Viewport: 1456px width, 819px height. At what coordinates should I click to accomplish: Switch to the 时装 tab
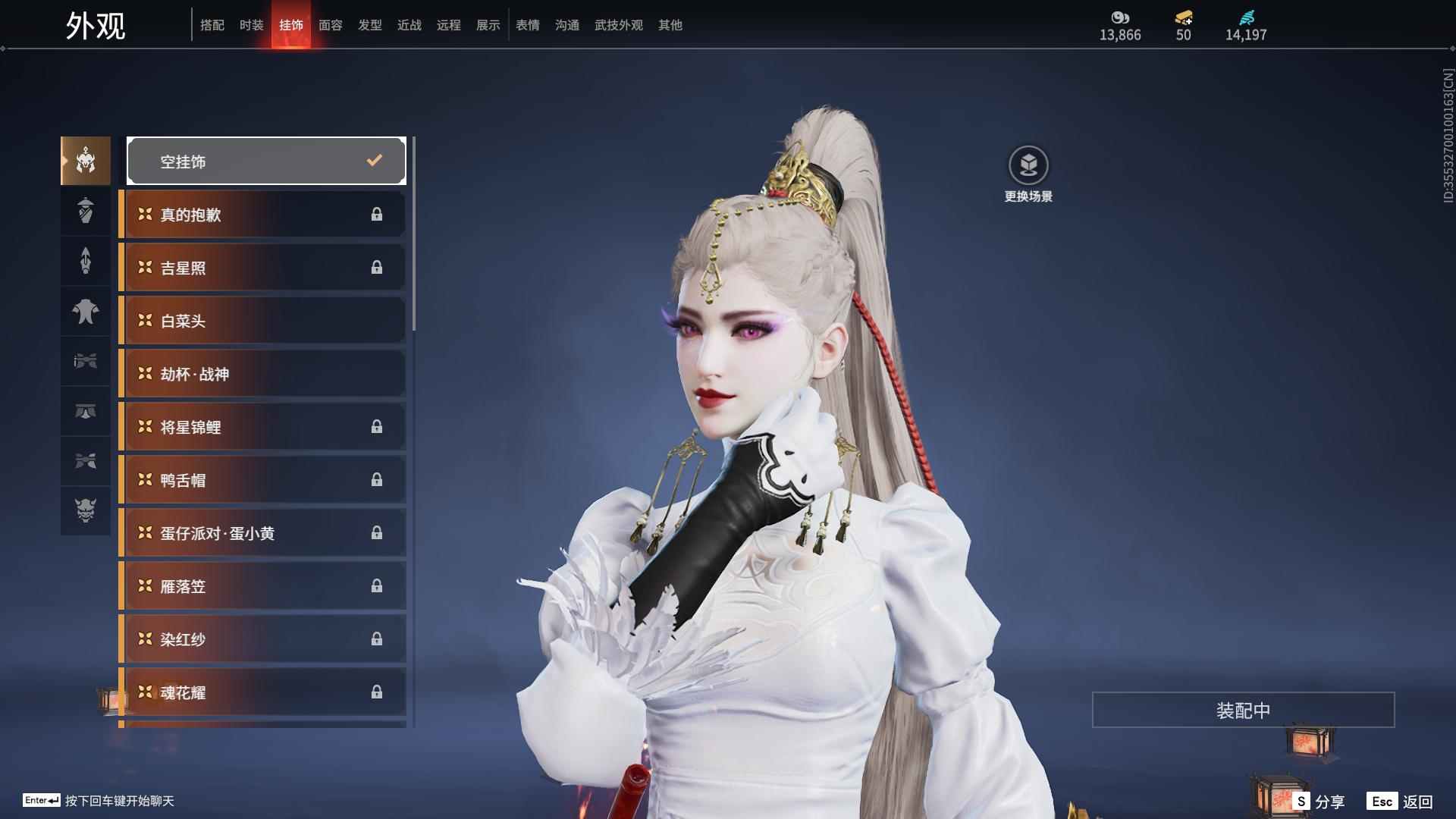coord(251,25)
